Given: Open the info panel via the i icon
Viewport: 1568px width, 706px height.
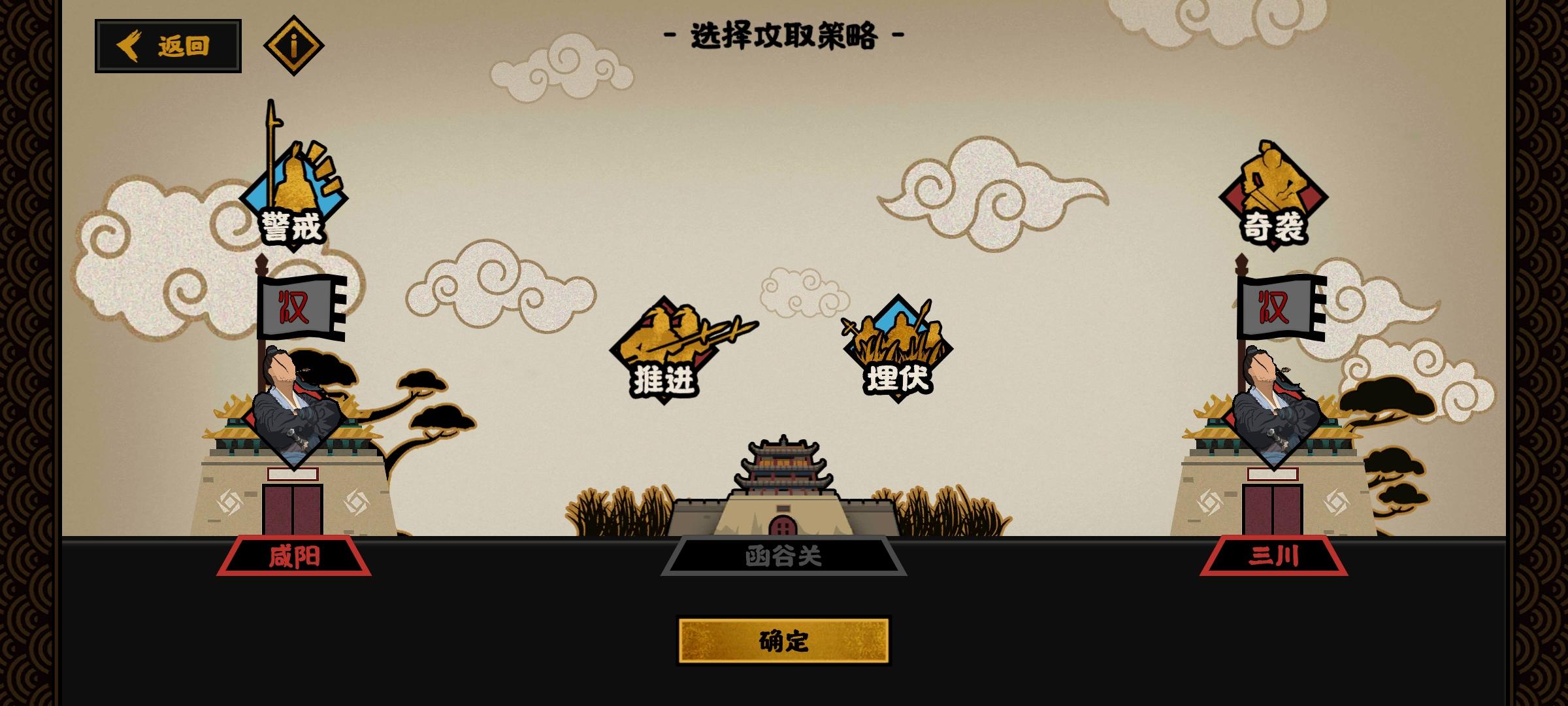Looking at the screenshot, I should tap(294, 44).
